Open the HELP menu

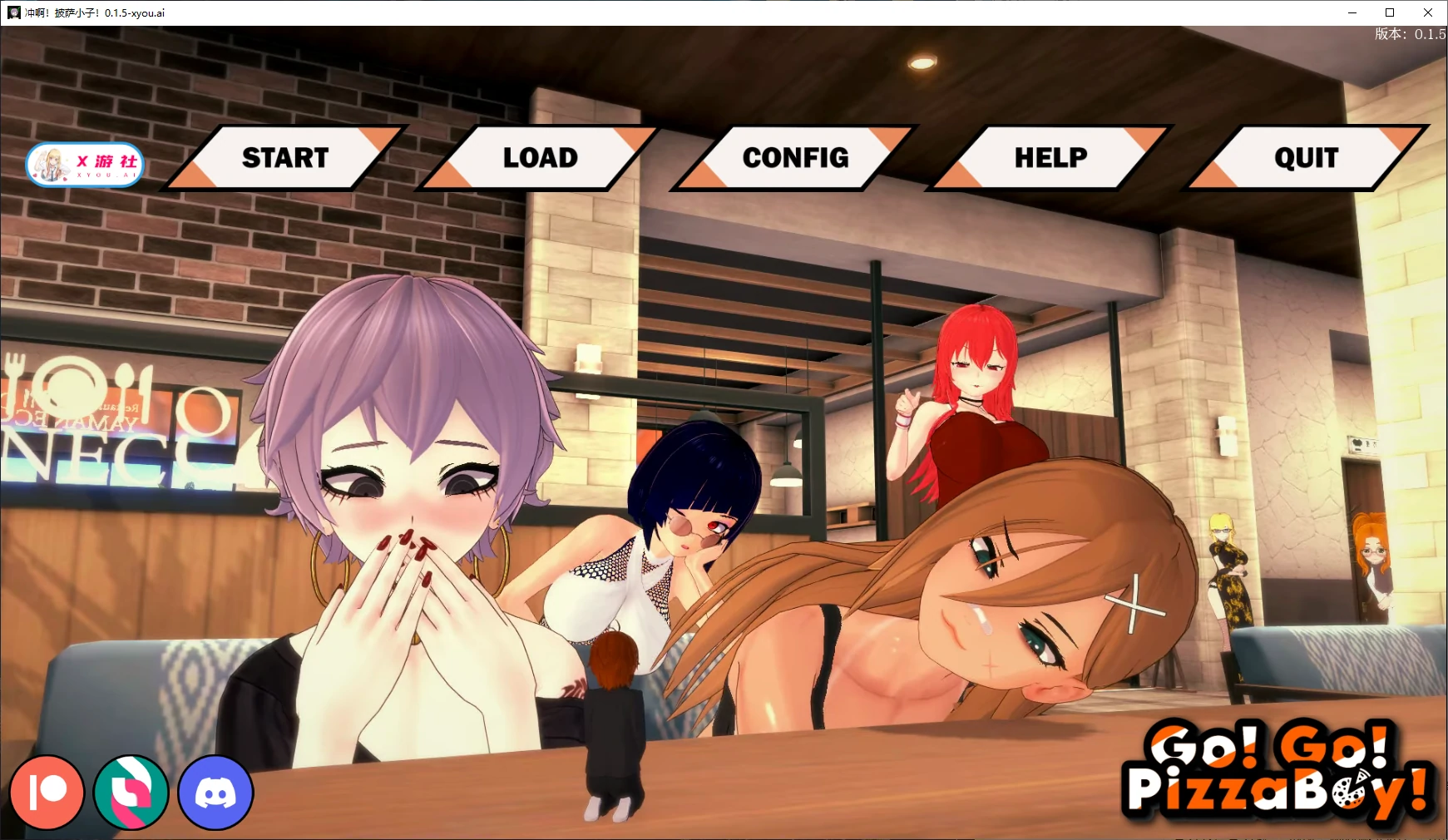(x=1050, y=157)
